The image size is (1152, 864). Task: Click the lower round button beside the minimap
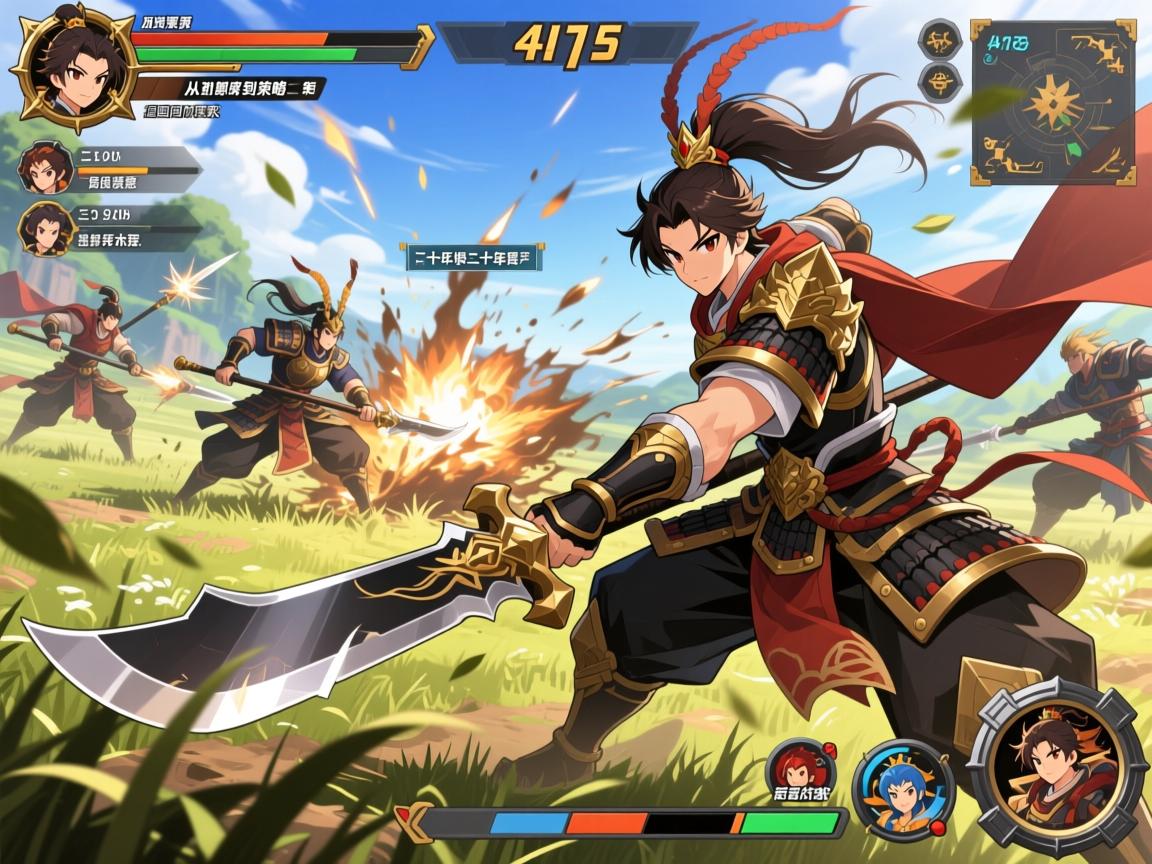(x=940, y=84)
